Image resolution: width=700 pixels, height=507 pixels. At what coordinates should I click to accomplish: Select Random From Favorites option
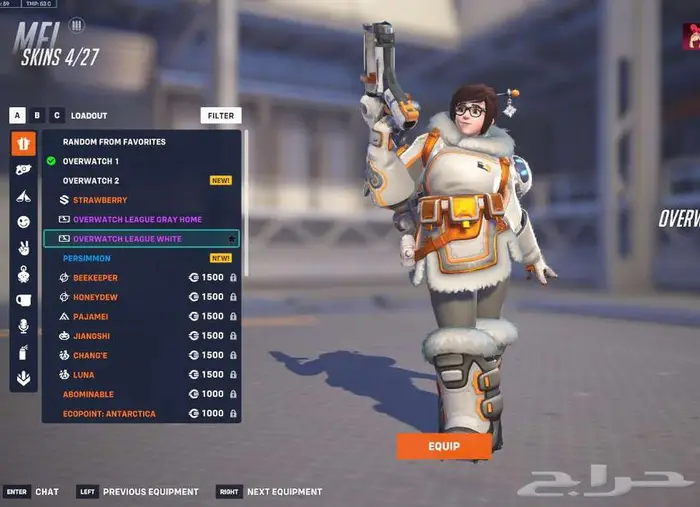tap(114, 142)
